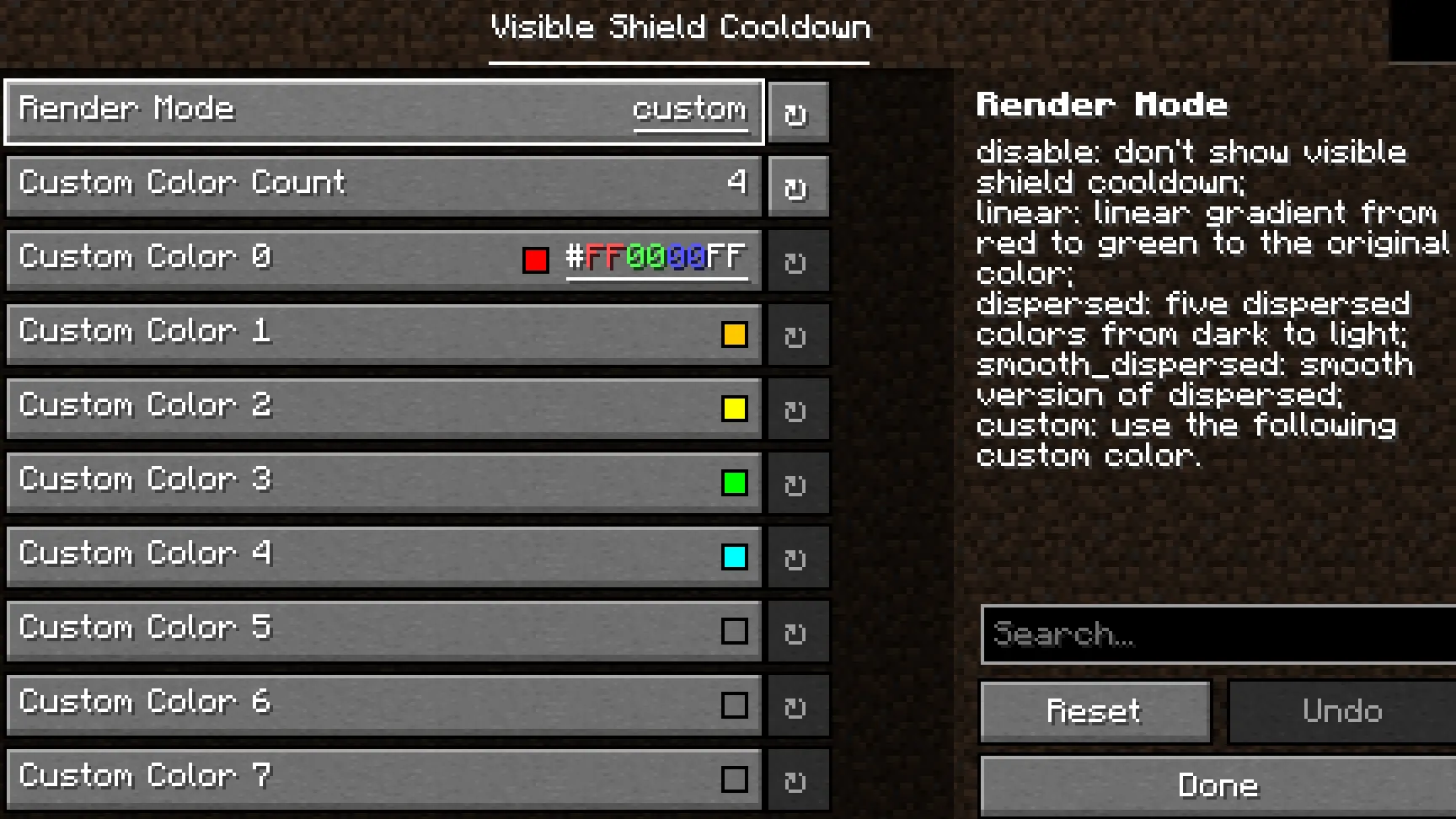Reset Custom Color 7 to default
The width and height of the screenshot is (1456, 819).
pyautogui.click(x=797, y=779)
